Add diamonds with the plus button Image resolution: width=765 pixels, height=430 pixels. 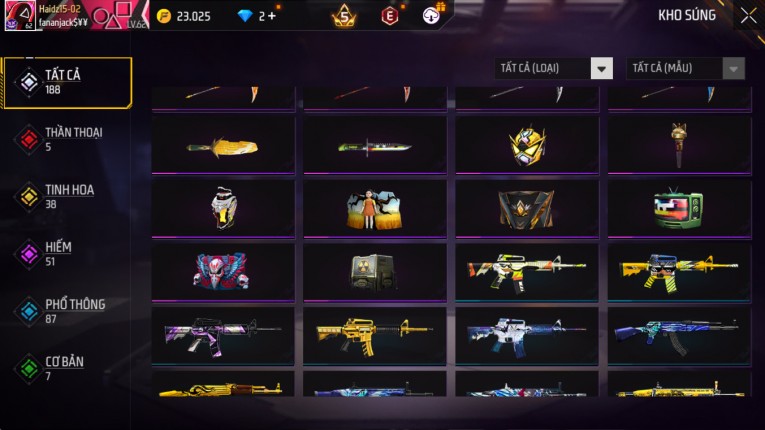[x=271, y=16]
